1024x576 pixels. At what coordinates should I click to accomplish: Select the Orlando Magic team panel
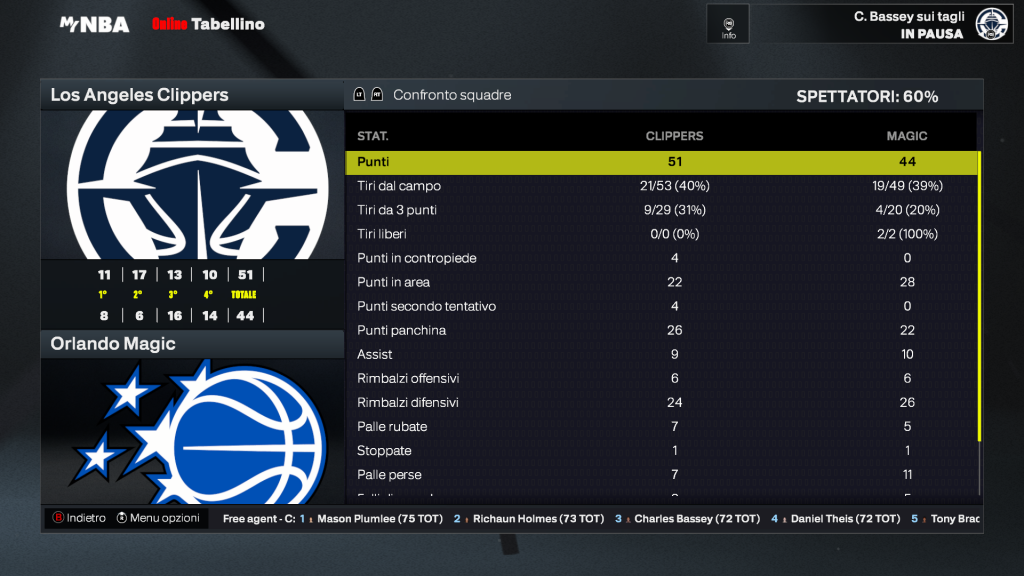click(192, 344)
